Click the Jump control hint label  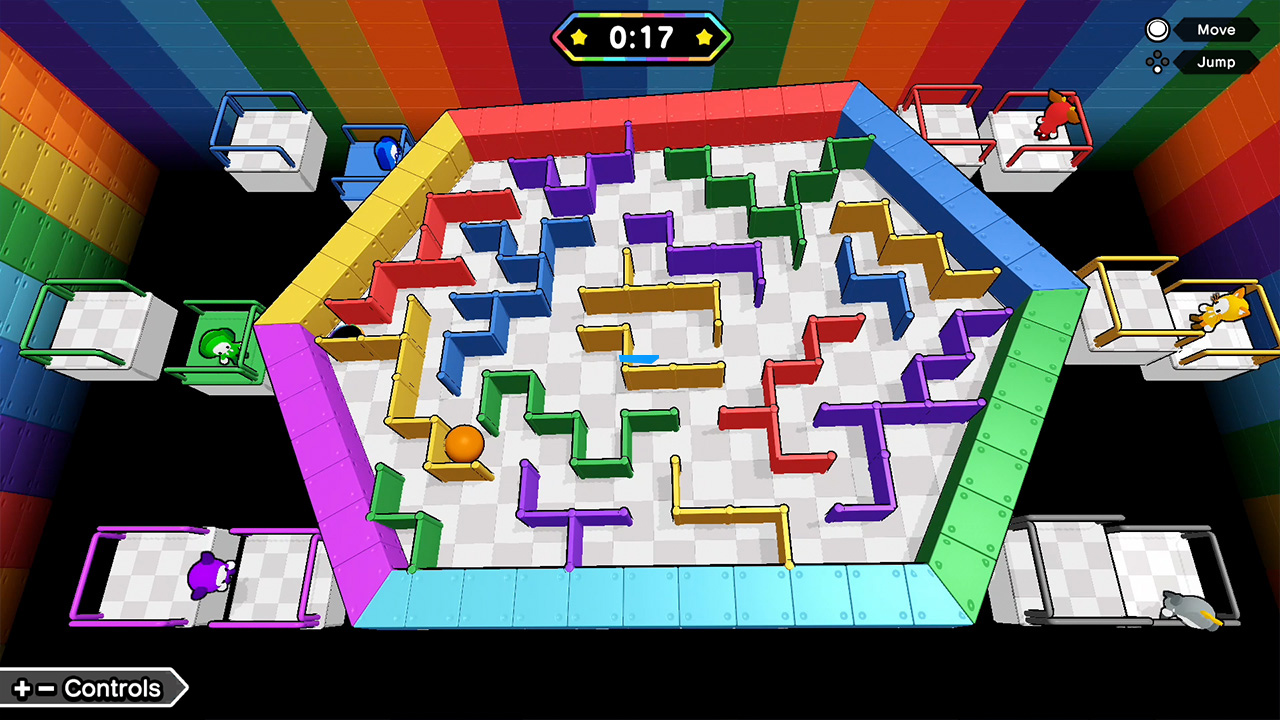1216,62
